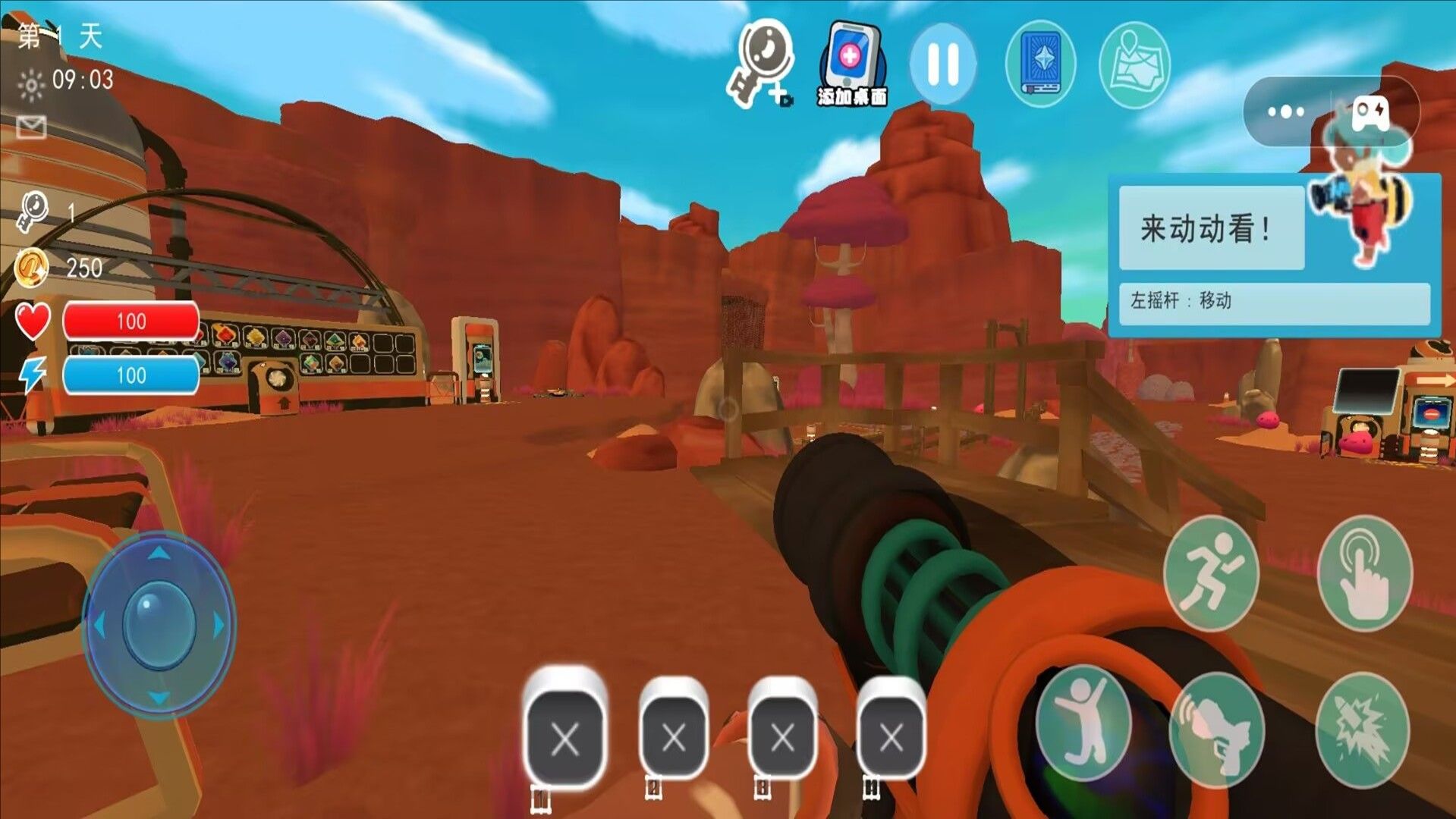Activate the sprint running button
Image resolution: width=1456 pixels, height=819 pixels.
pos(1211,573)
